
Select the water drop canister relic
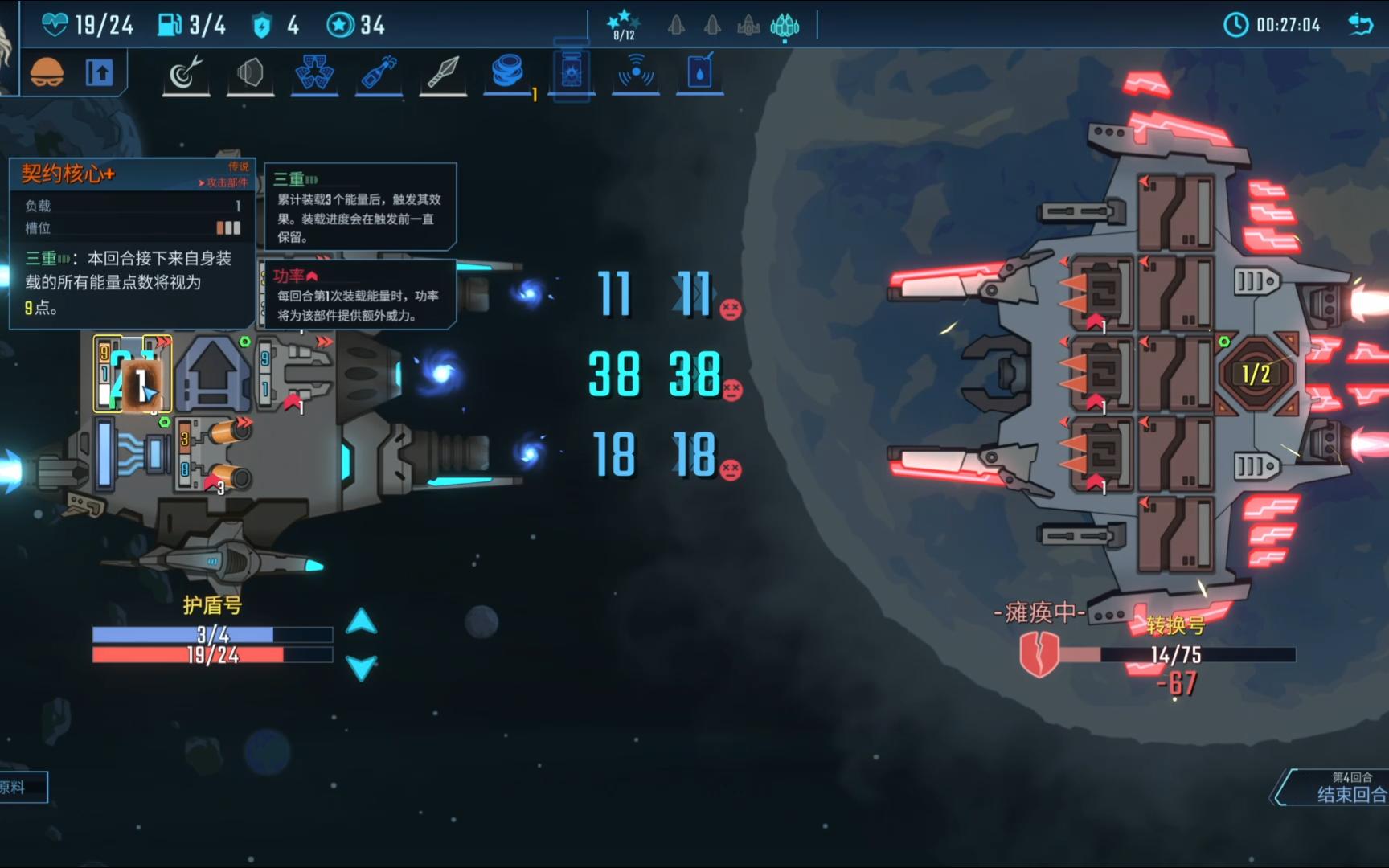[699, 72]
